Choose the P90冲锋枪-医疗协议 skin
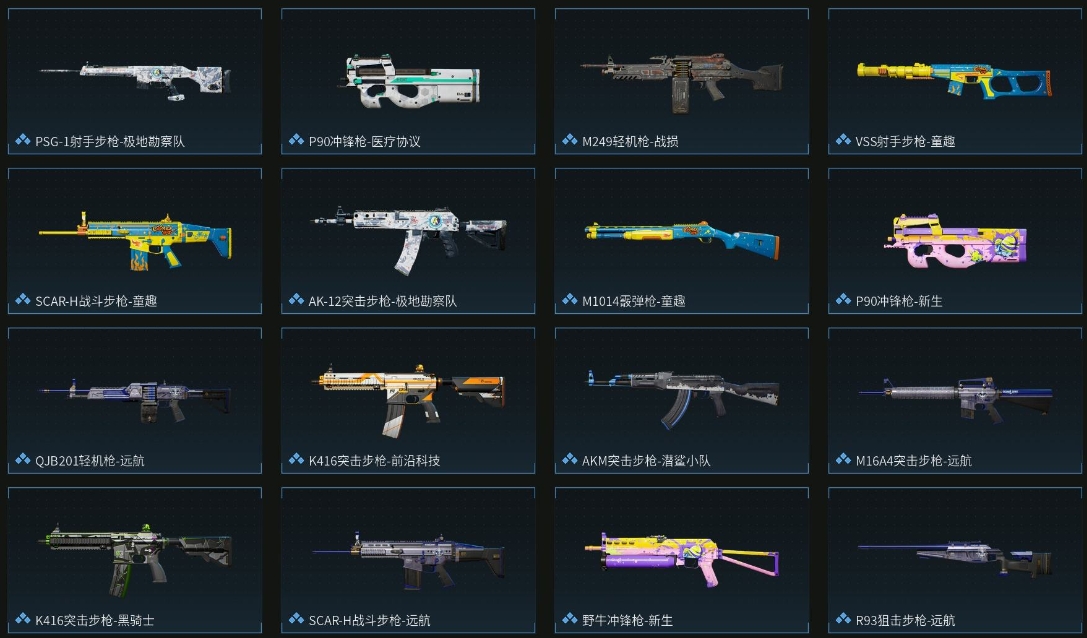 [408, 80]
